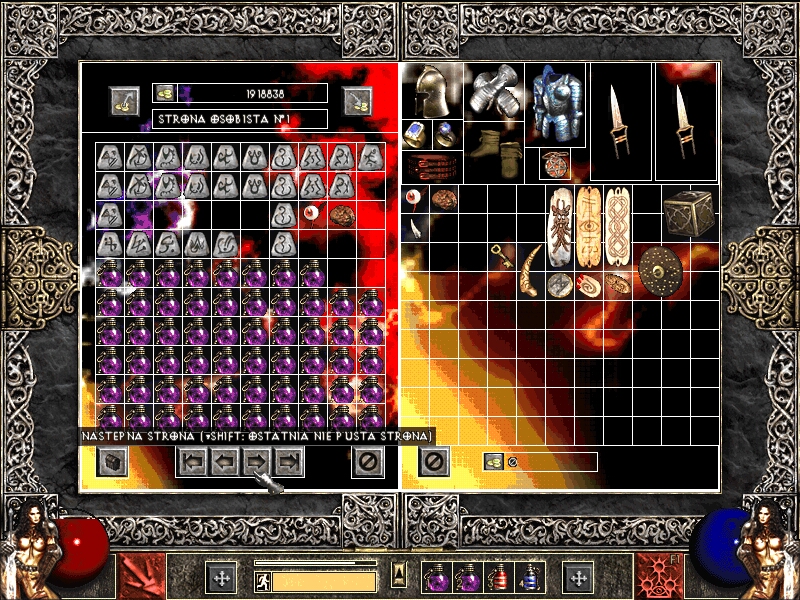Close the inventory panel with the circle button
The image size is (800, 600).
[x=434, y=461]
